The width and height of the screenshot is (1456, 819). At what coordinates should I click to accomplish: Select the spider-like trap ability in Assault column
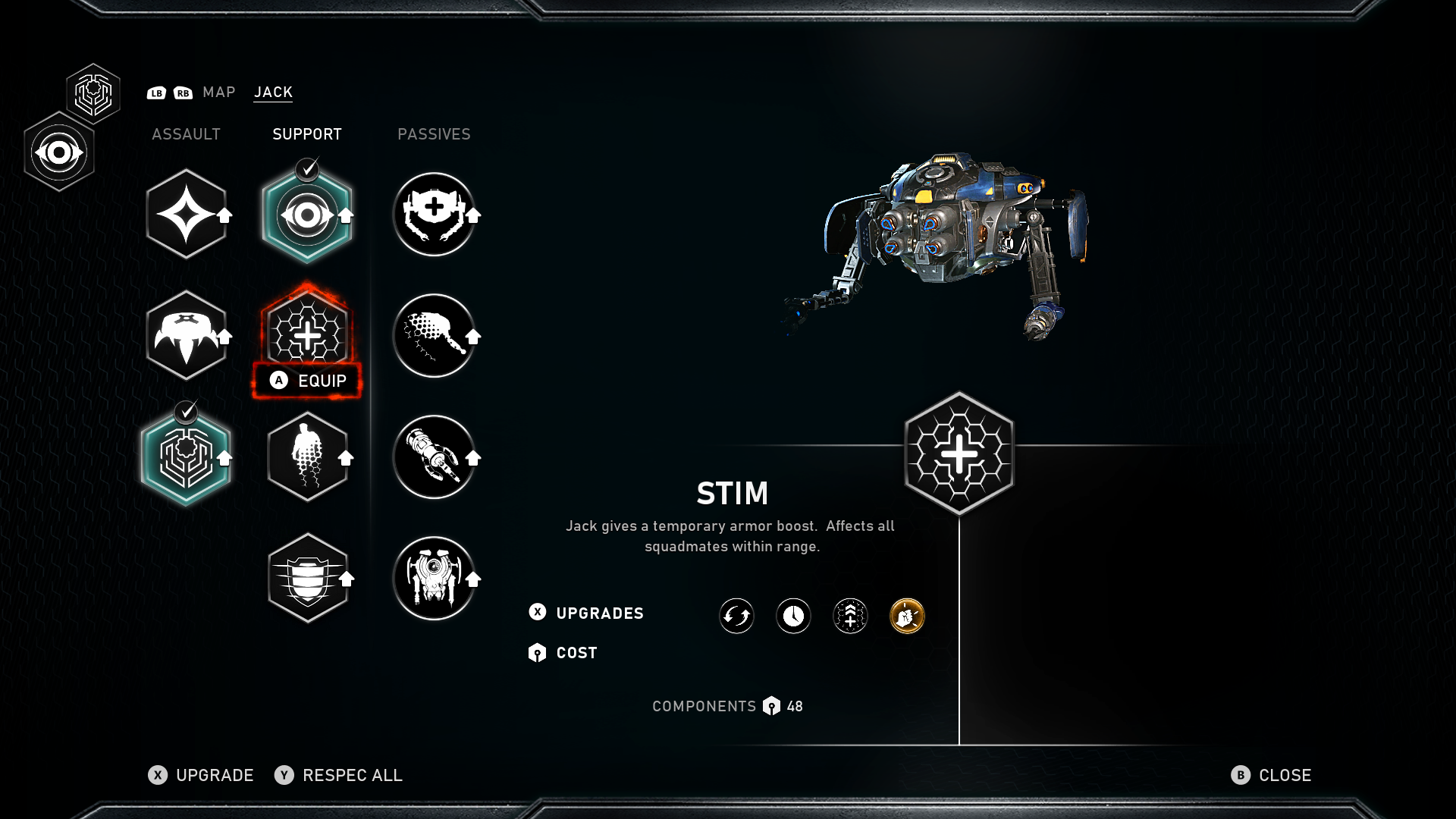(x=187, y=336)
